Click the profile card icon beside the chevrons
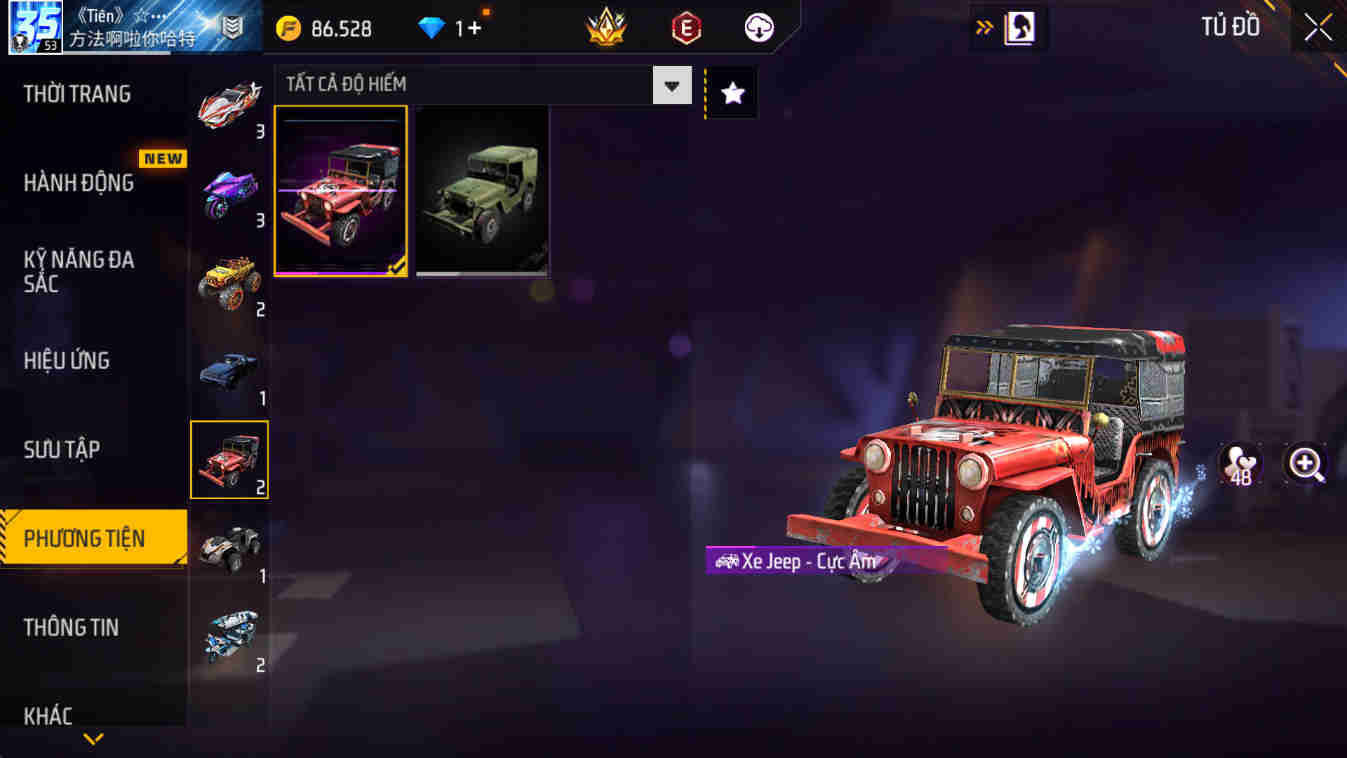 coord(1018,28)
